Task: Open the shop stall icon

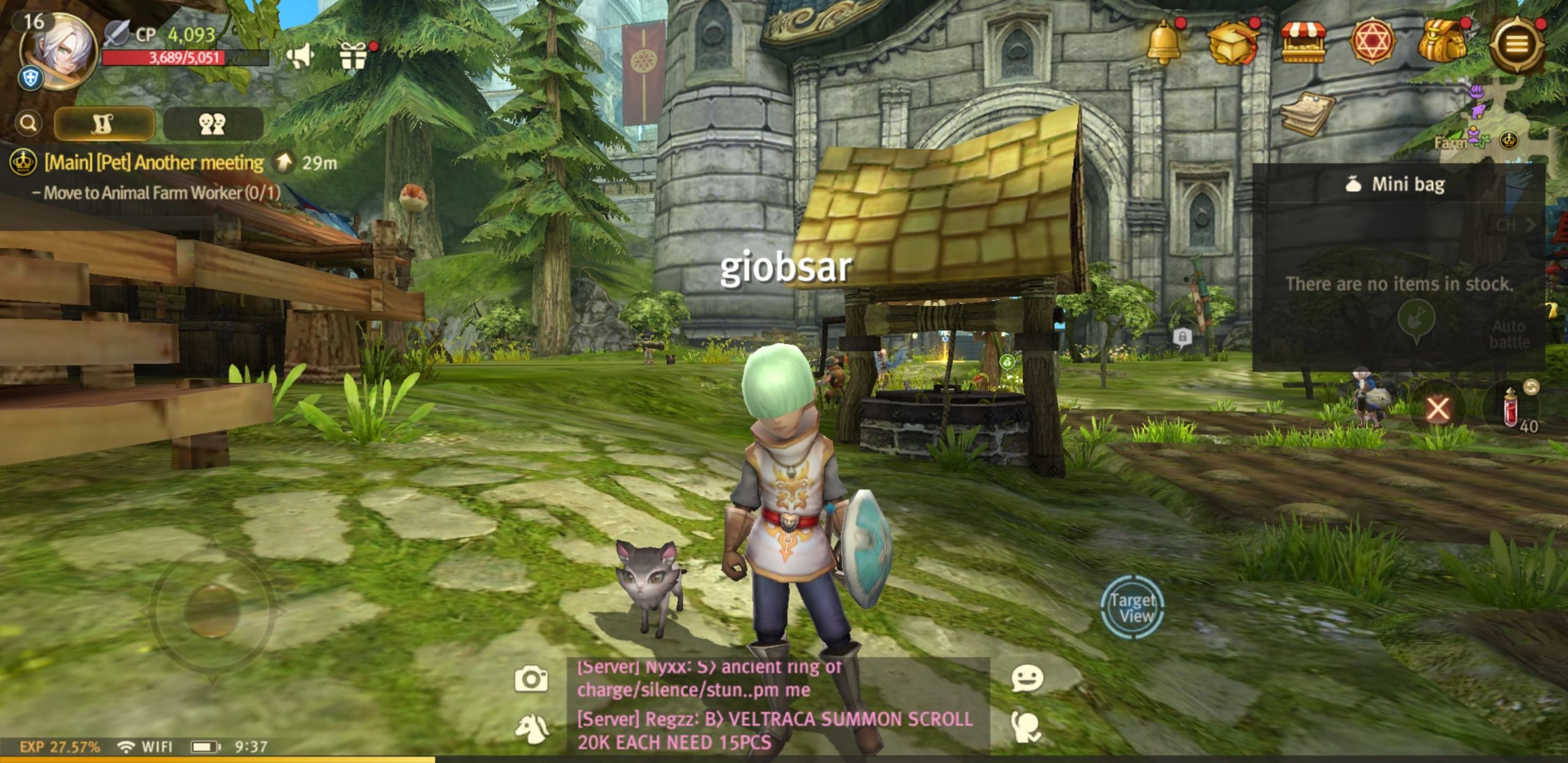Action: pos(1303,43)
